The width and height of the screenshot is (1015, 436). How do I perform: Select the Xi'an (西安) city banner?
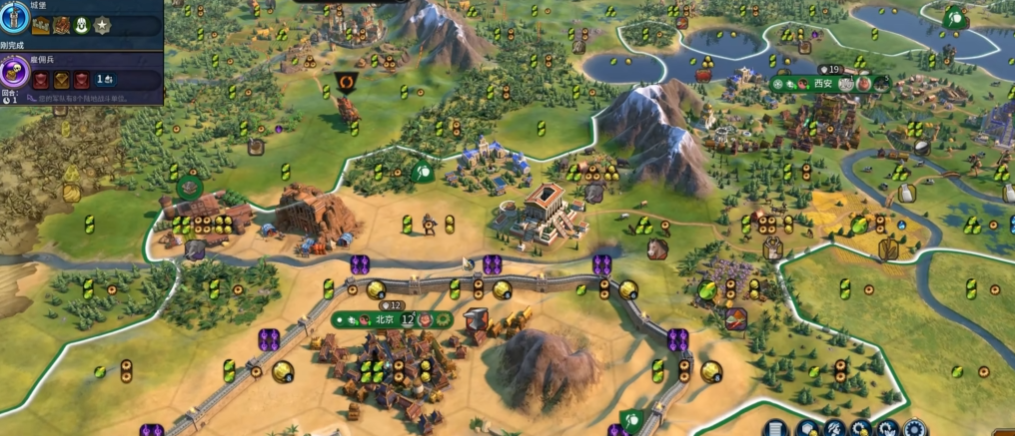pos(822,84)
